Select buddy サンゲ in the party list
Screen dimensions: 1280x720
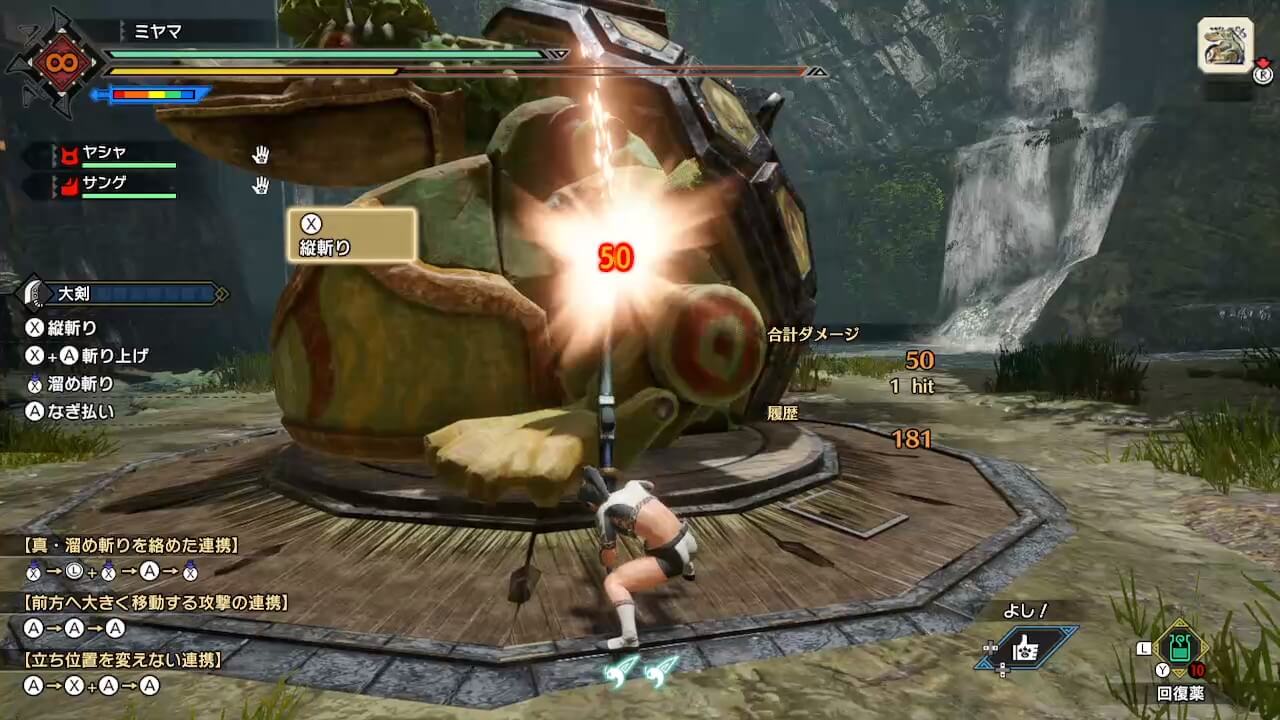coord(105,185)
